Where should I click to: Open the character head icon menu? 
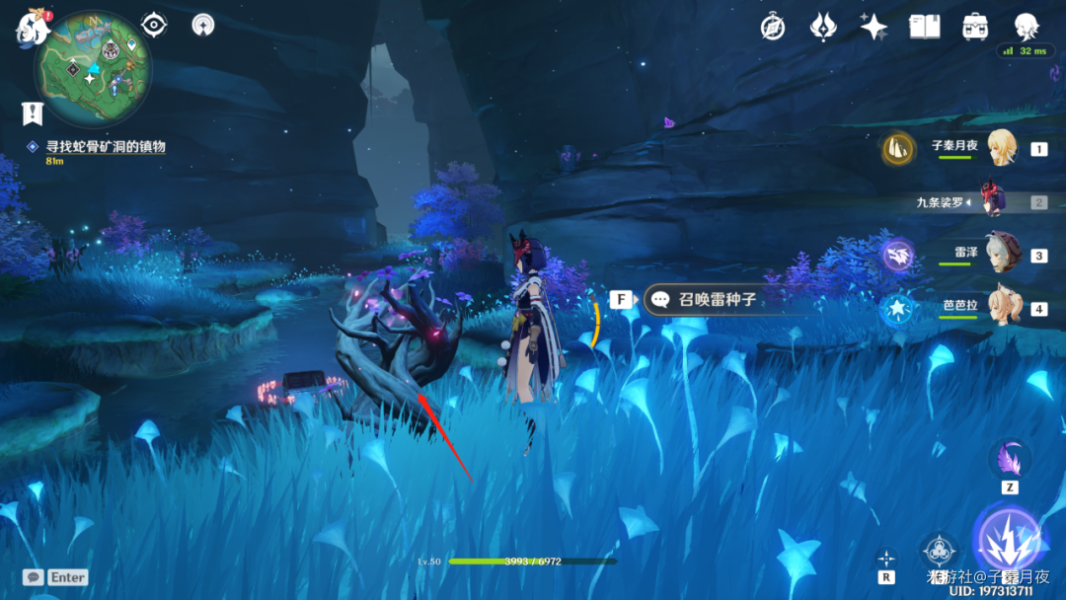(x=1026, y=27)
